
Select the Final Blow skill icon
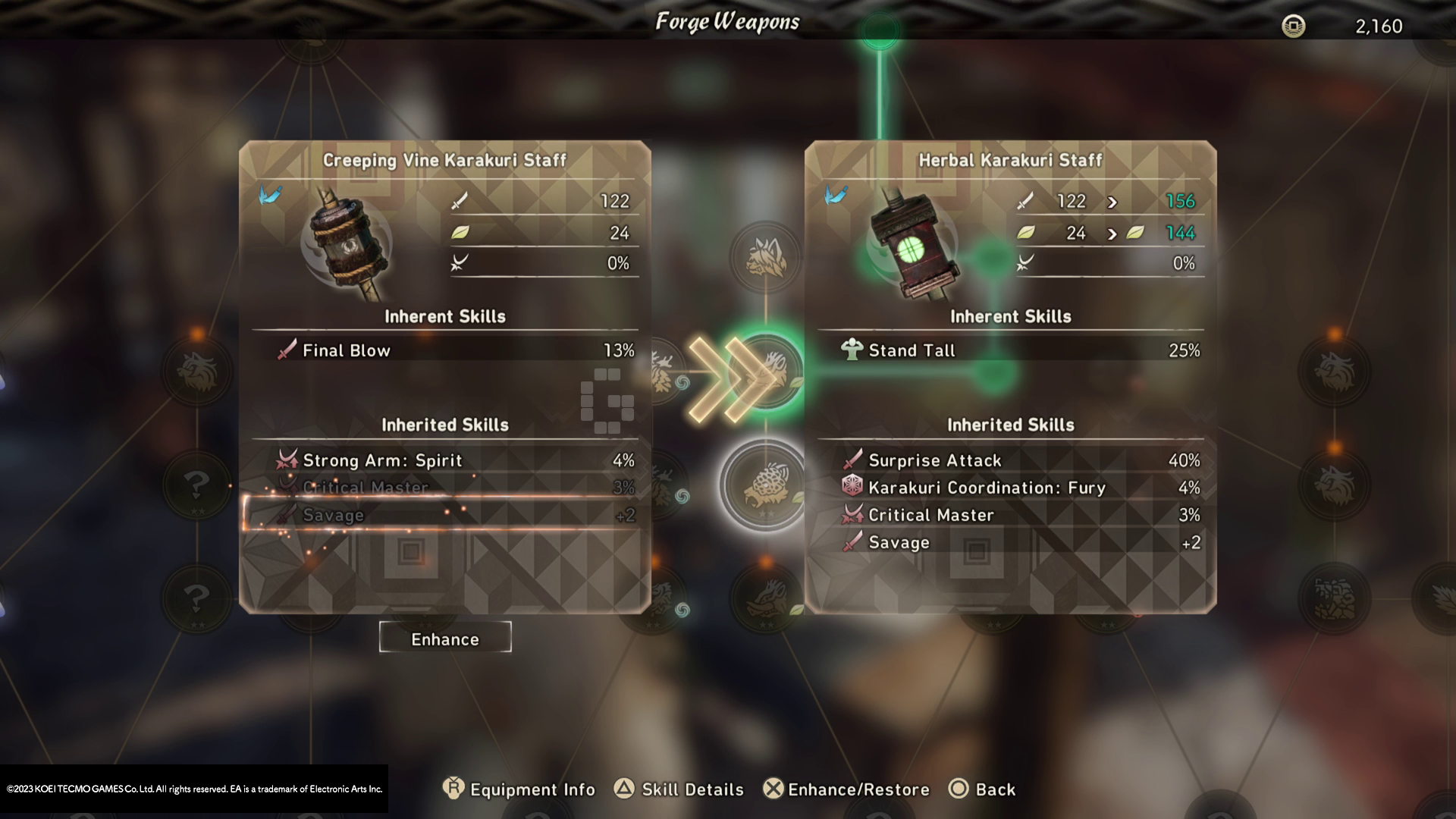point(286,350)
